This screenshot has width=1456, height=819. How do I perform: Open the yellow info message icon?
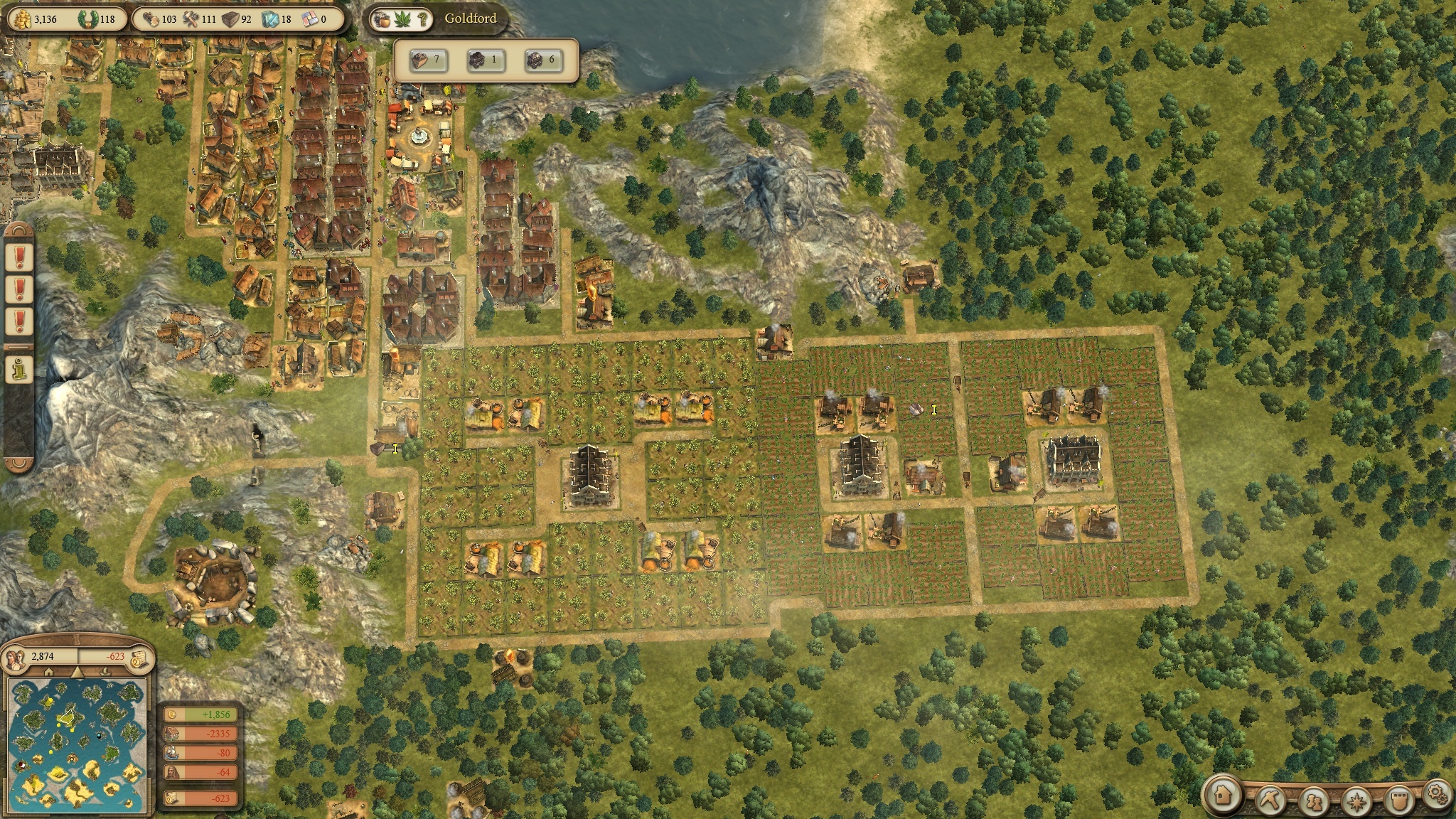[x=18, y=368]
